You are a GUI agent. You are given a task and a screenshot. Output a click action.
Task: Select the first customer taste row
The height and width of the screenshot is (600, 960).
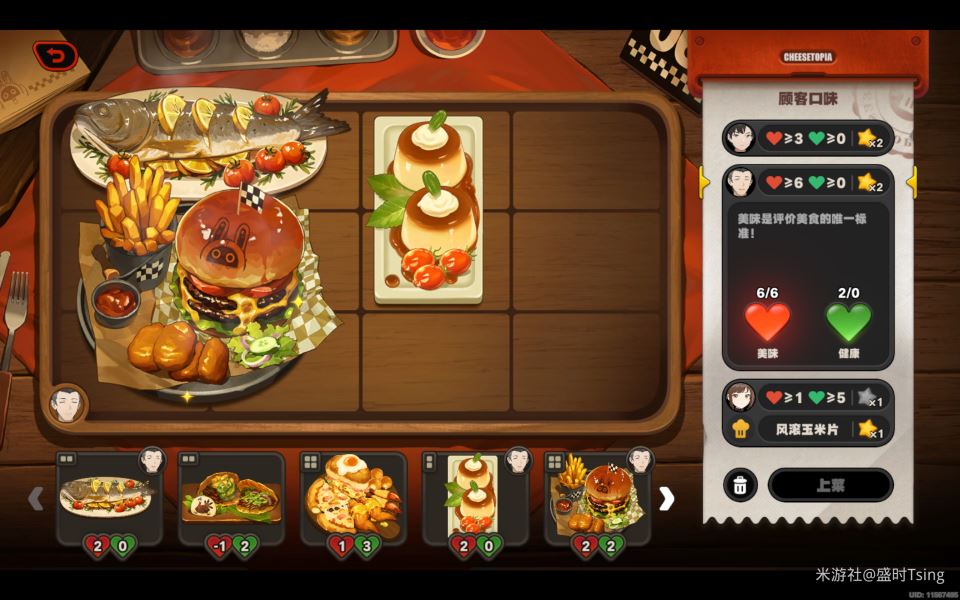807,138
